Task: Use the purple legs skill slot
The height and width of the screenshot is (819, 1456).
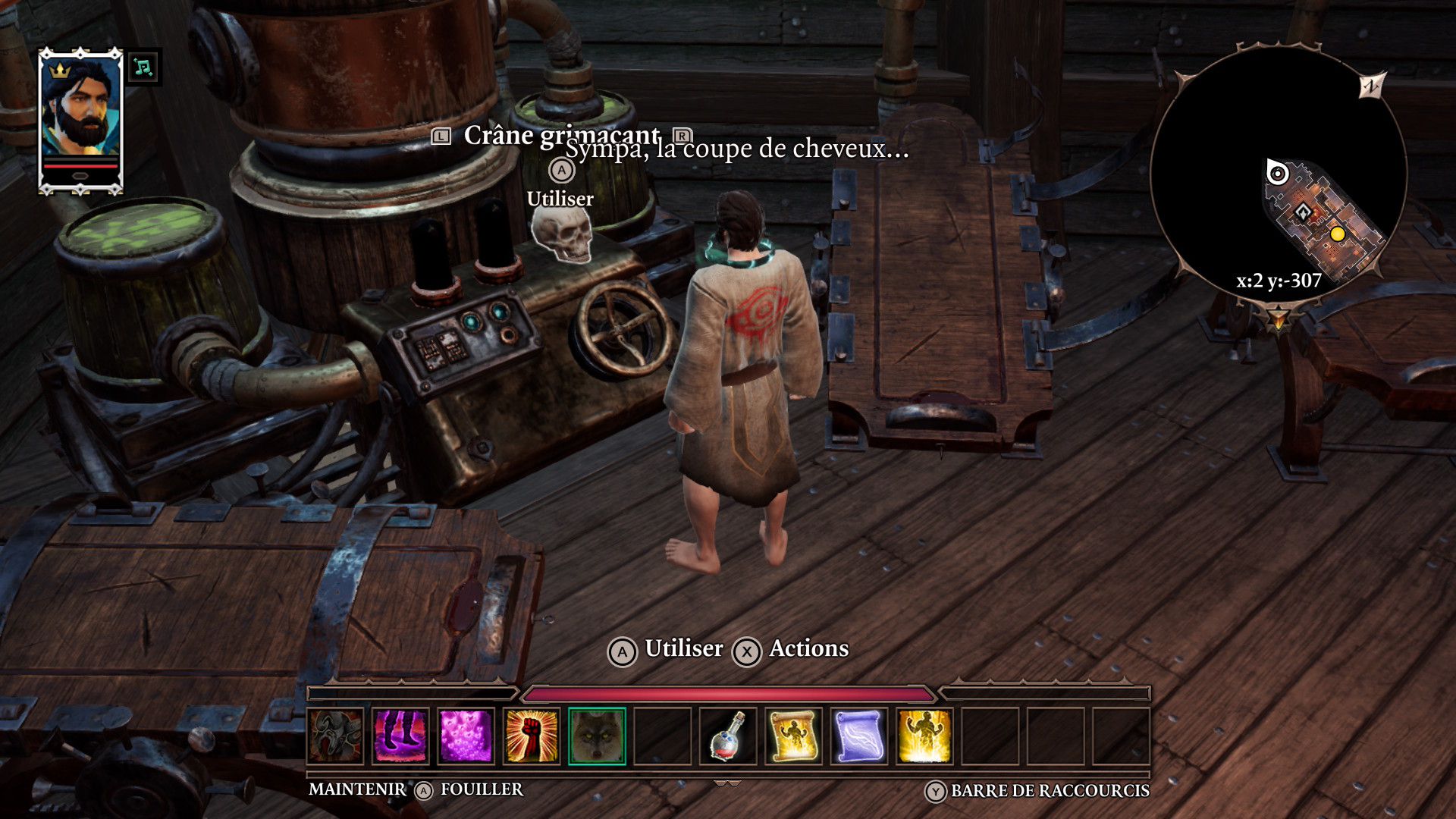Action: click(x=401, y=736)
